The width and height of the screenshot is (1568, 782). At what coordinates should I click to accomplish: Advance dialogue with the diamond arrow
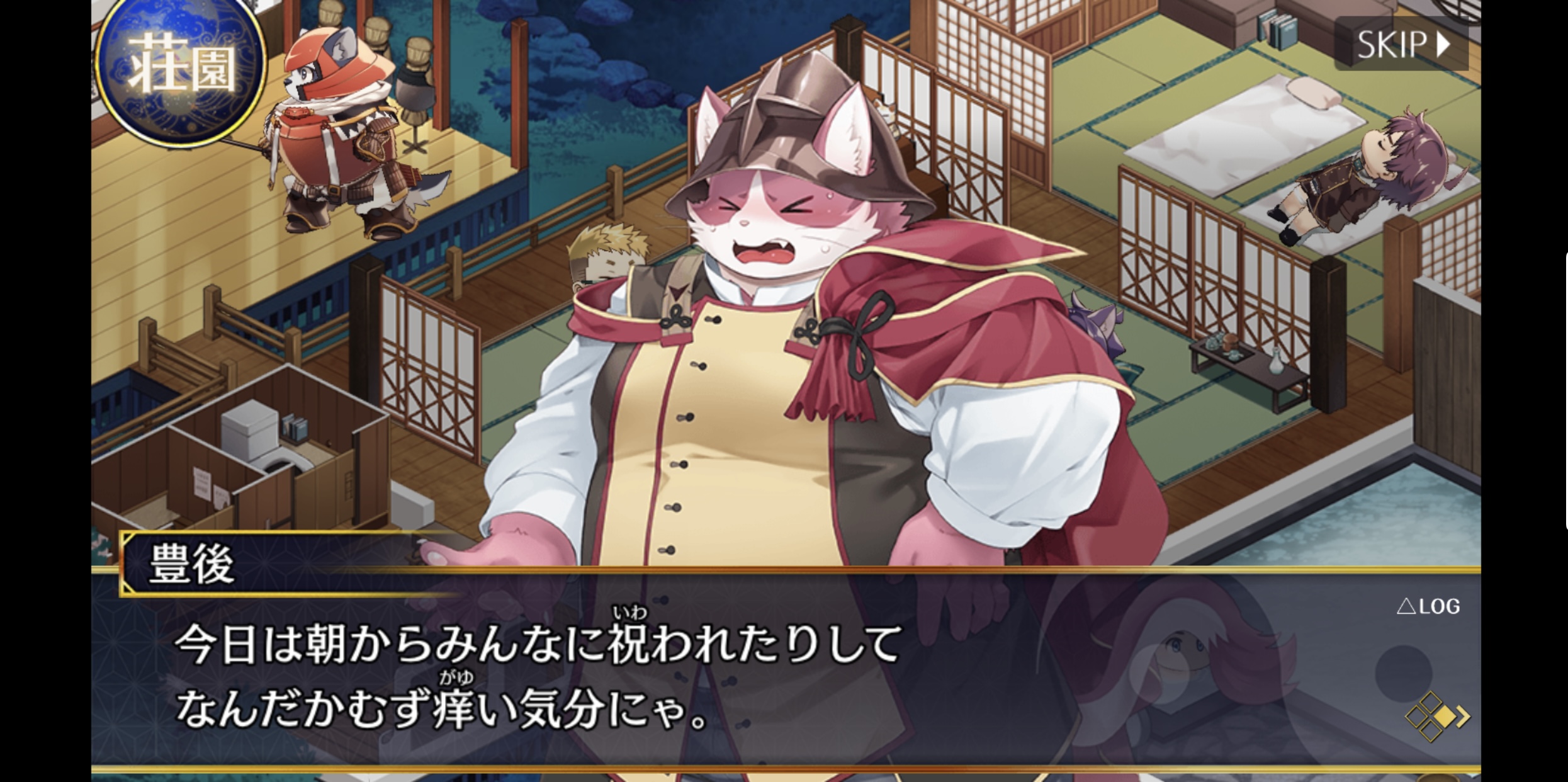(x=1437, y=716)
